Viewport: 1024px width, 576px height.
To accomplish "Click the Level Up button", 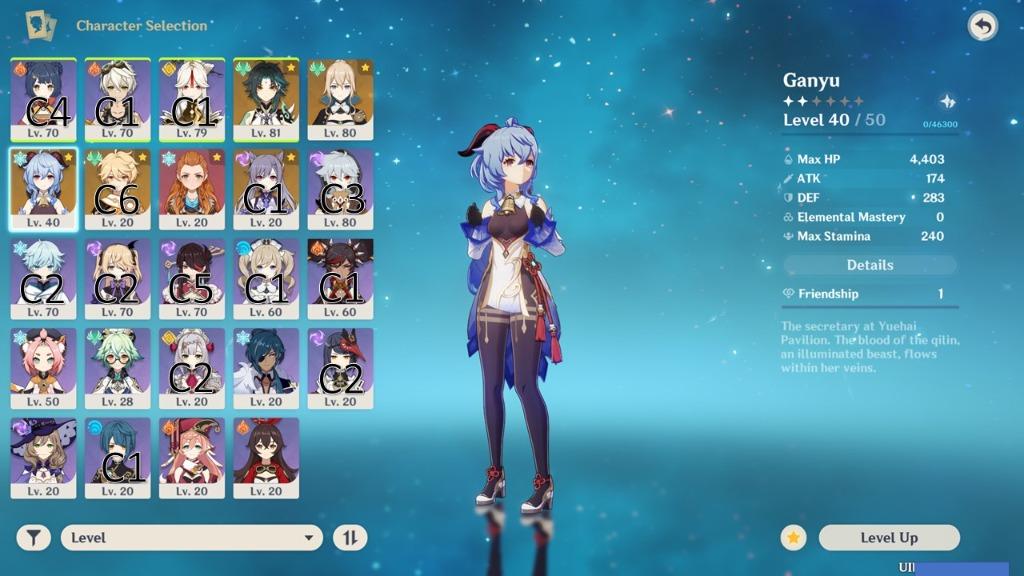I will [888, 538].
